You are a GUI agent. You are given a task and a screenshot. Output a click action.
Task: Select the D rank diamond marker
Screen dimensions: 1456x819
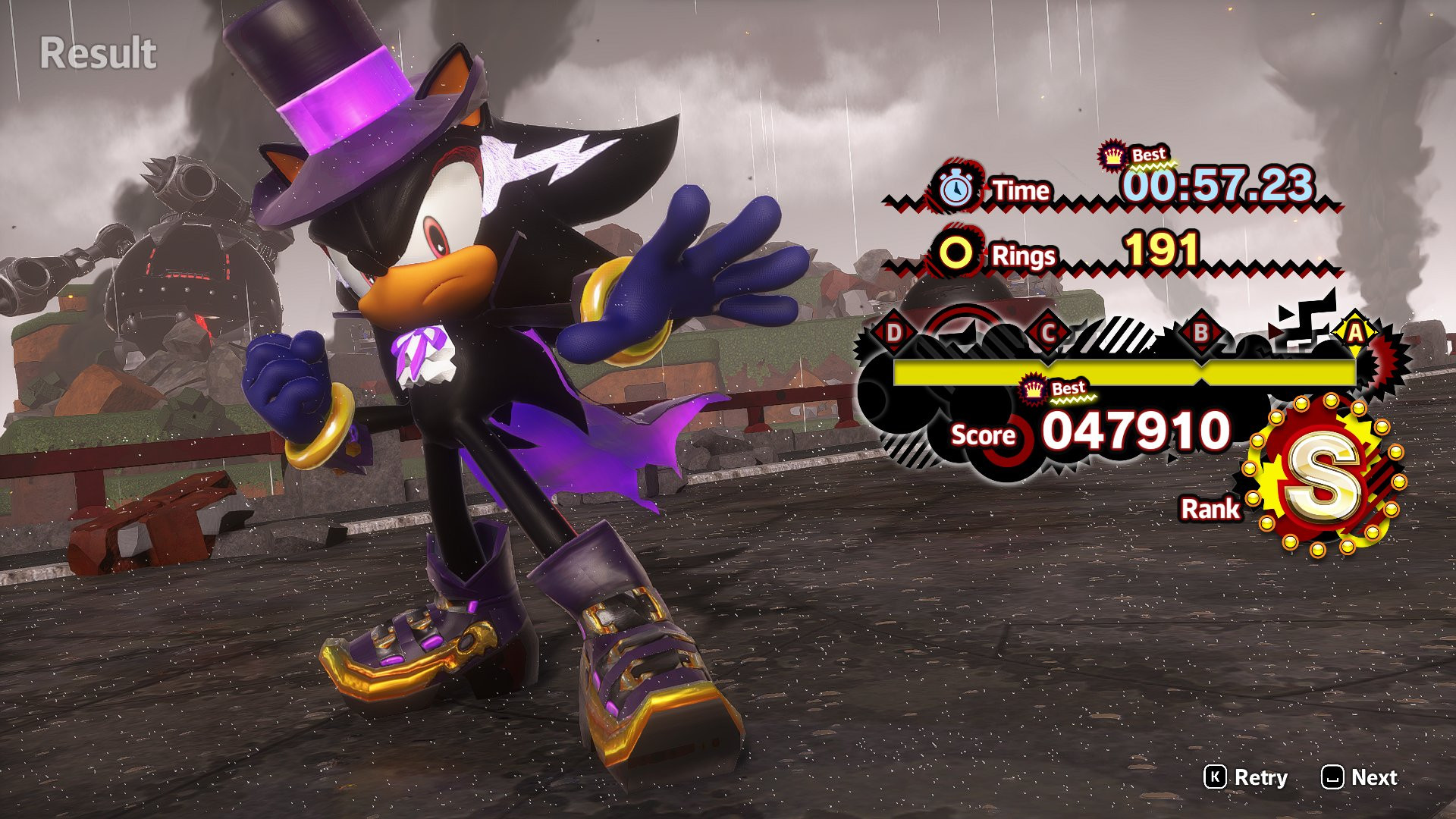[x=893, y=331]
